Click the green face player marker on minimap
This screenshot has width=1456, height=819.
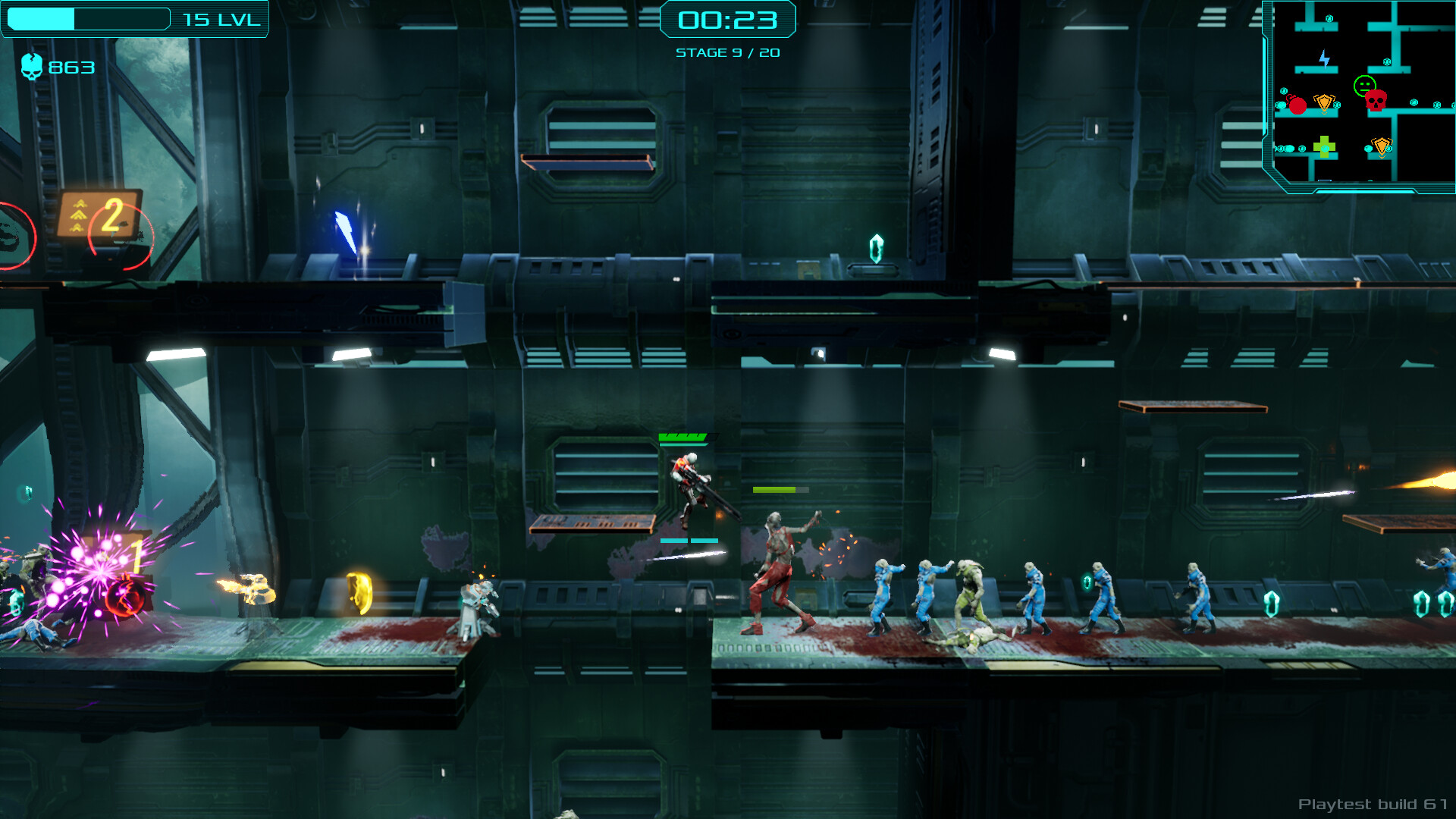click(1364, 84)
